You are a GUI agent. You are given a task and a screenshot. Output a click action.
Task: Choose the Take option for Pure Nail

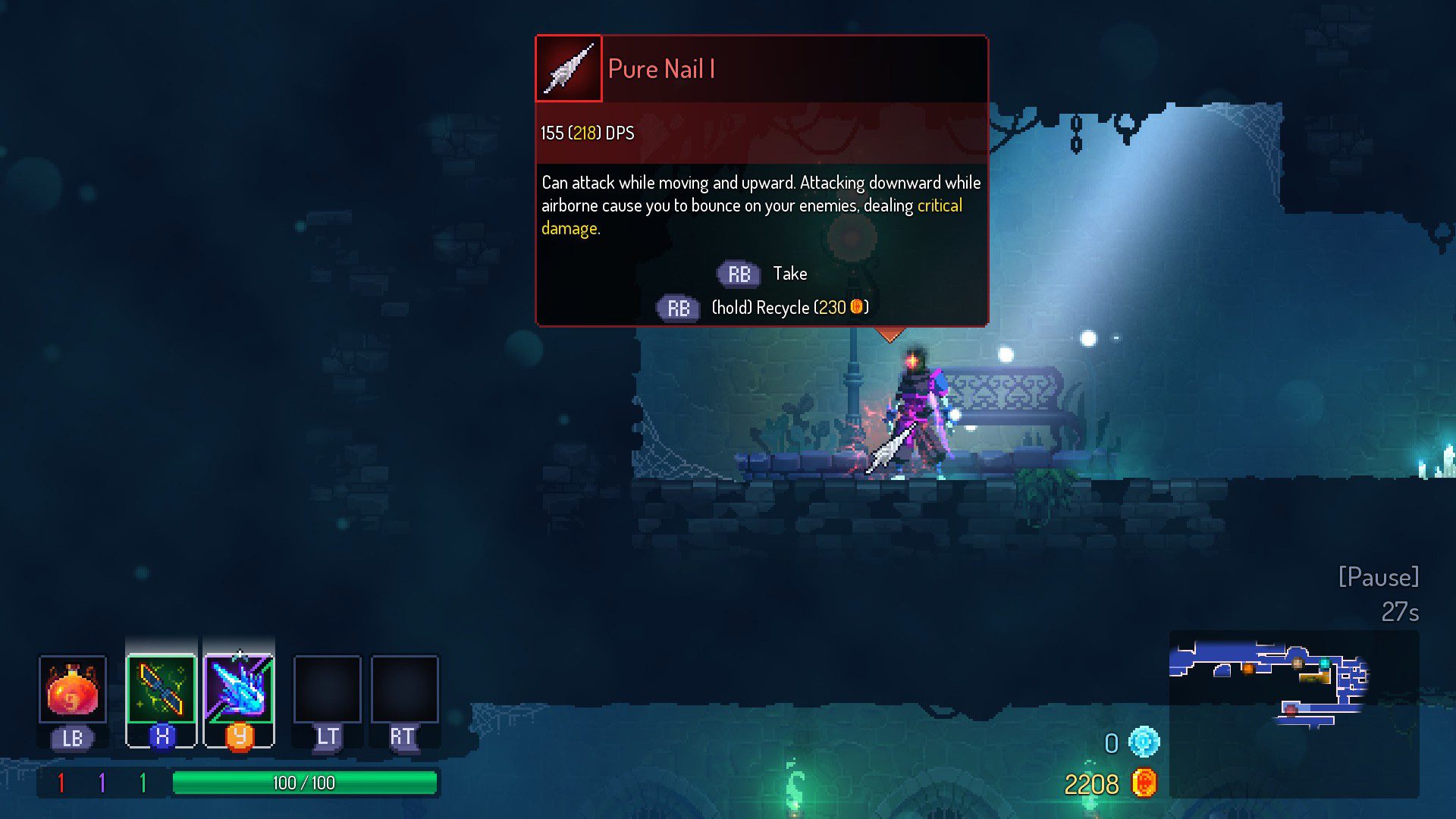[x=763, y=274]
